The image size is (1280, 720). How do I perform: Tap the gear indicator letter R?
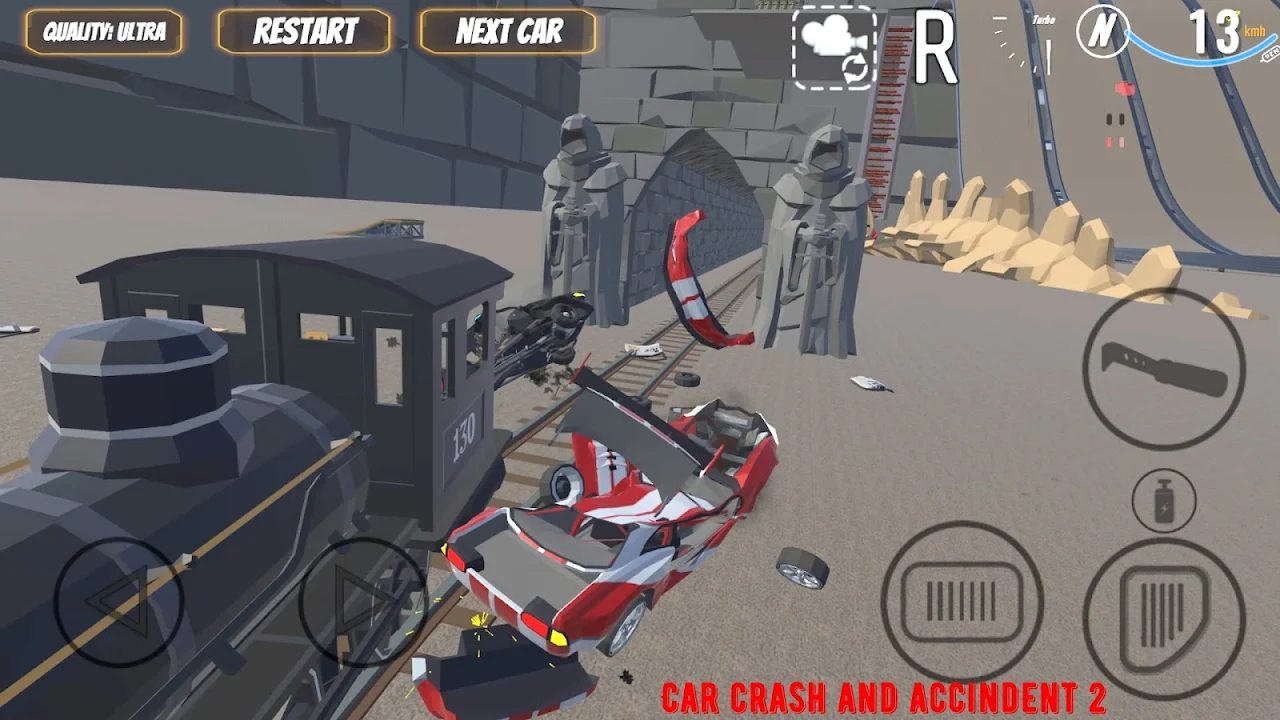(x=935, y=48)
